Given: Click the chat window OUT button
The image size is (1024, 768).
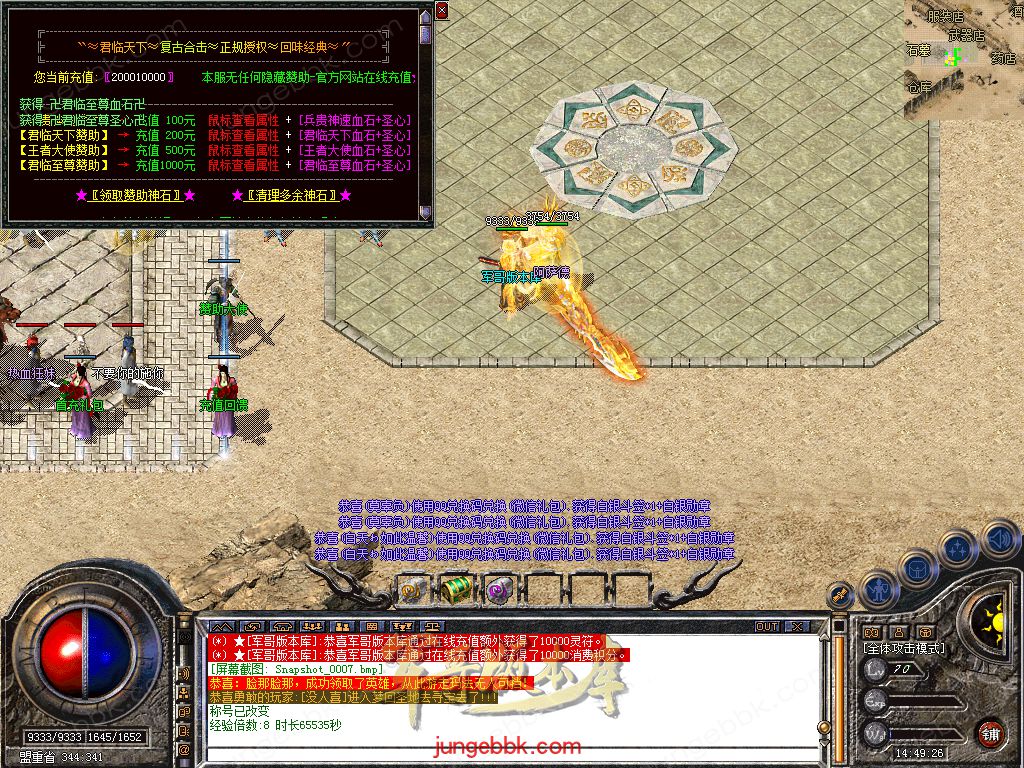Looking at the screenshot, I should 766,626.
